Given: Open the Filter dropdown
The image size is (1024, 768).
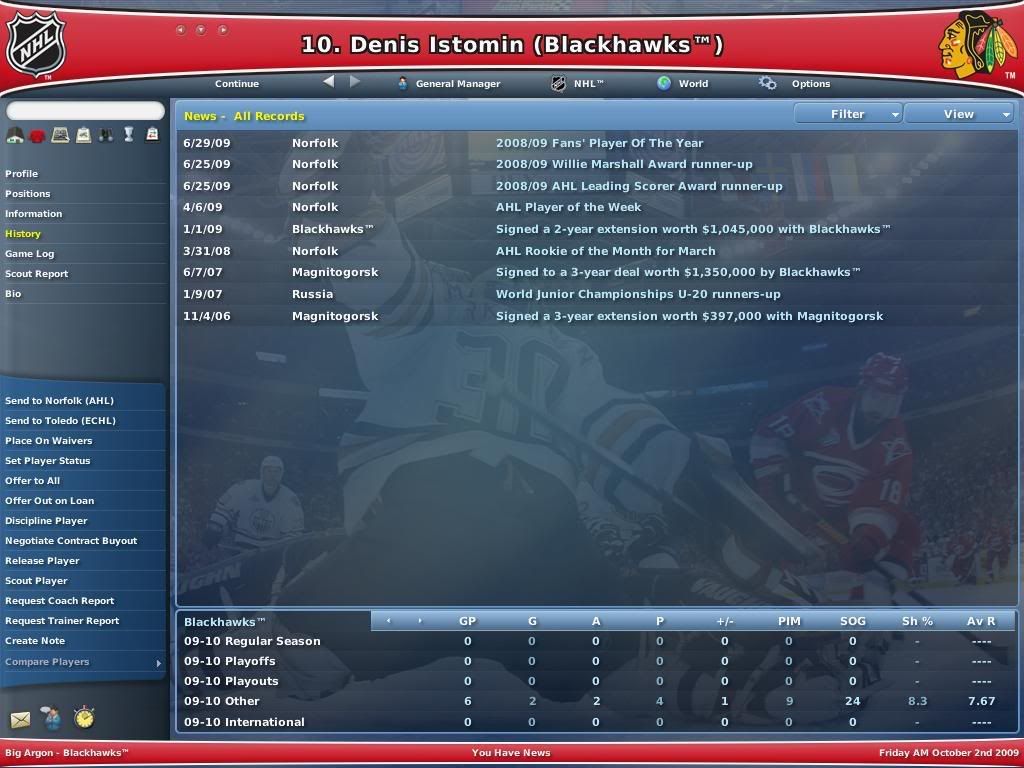Looking at the screenshot, I should (x=848, y=114).
